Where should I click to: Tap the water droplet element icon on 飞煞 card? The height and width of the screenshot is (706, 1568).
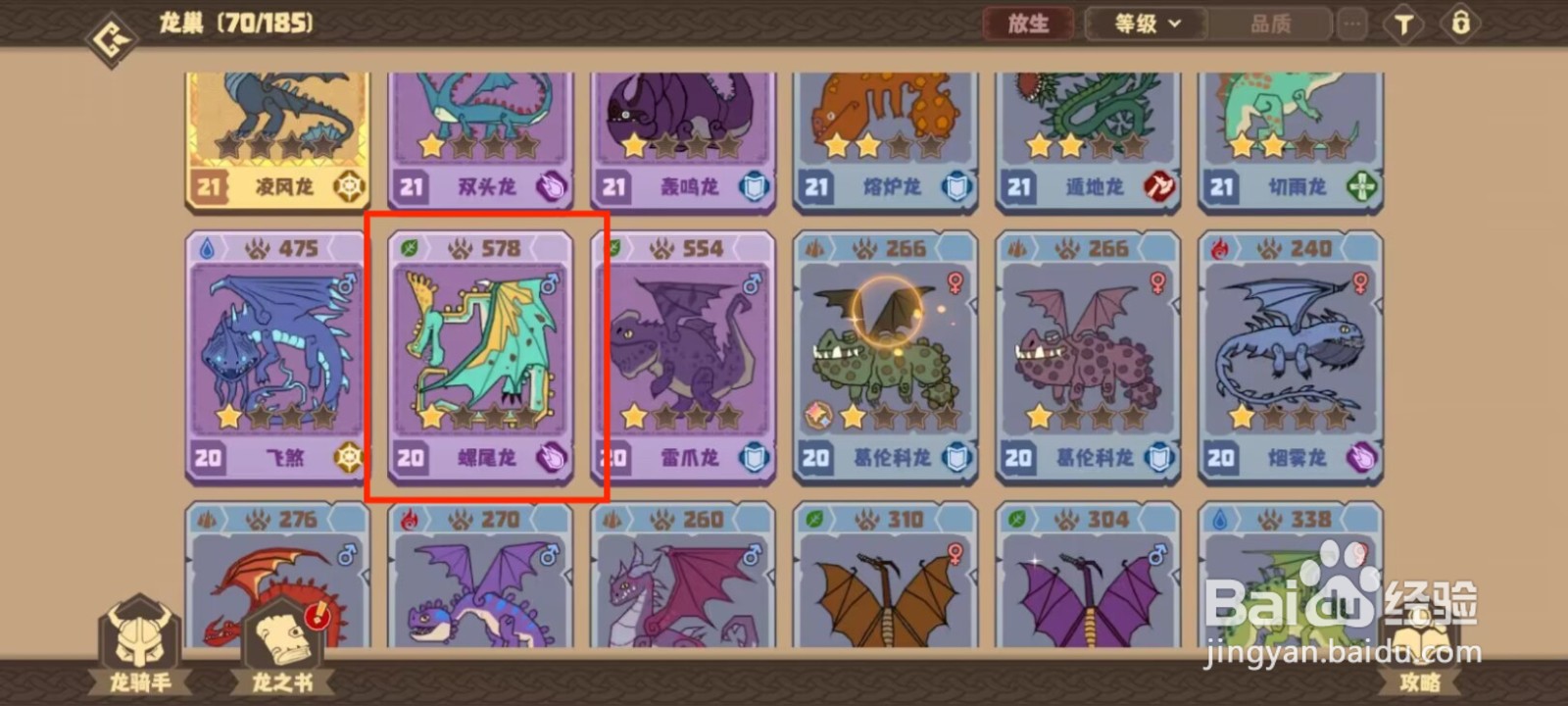point(207,248)
